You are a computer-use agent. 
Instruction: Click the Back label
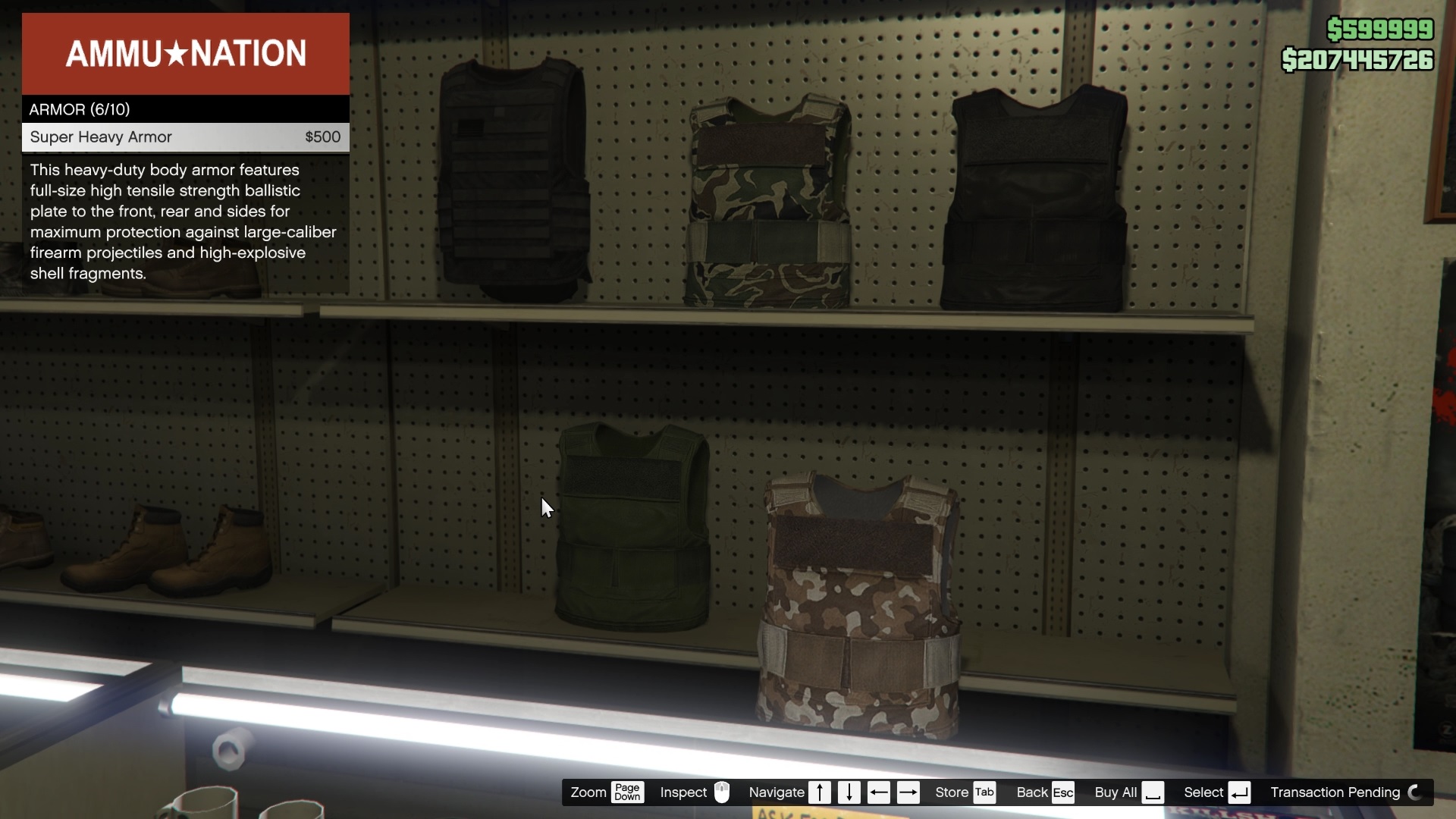(x=1033, y=792)
